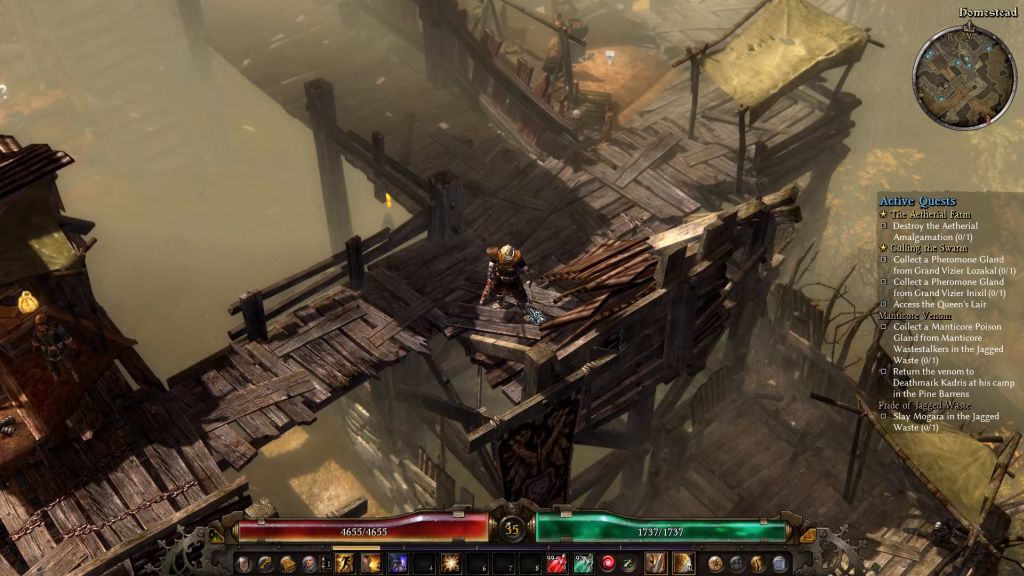The height and width of the screenshot is (576, 1024).
Task: Open the character sheet shield icon
Action: coord(243,563)
